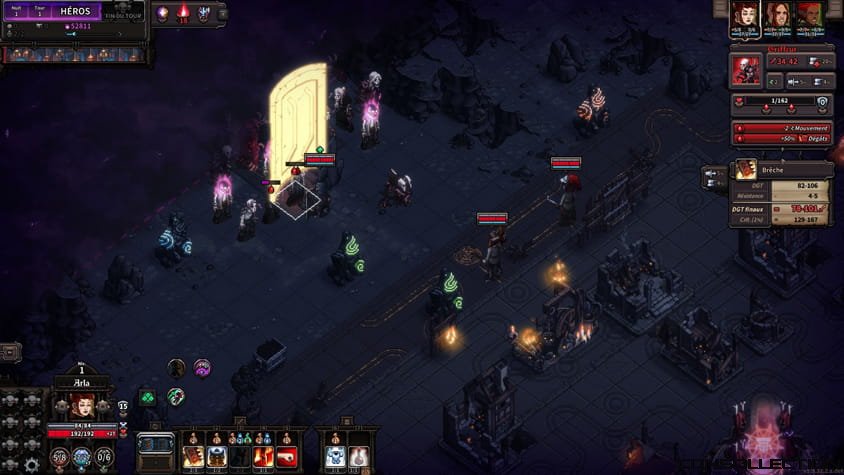844x475 pixels.
Task: Click the green clover status icon
Action: click(x=147, y=397)
